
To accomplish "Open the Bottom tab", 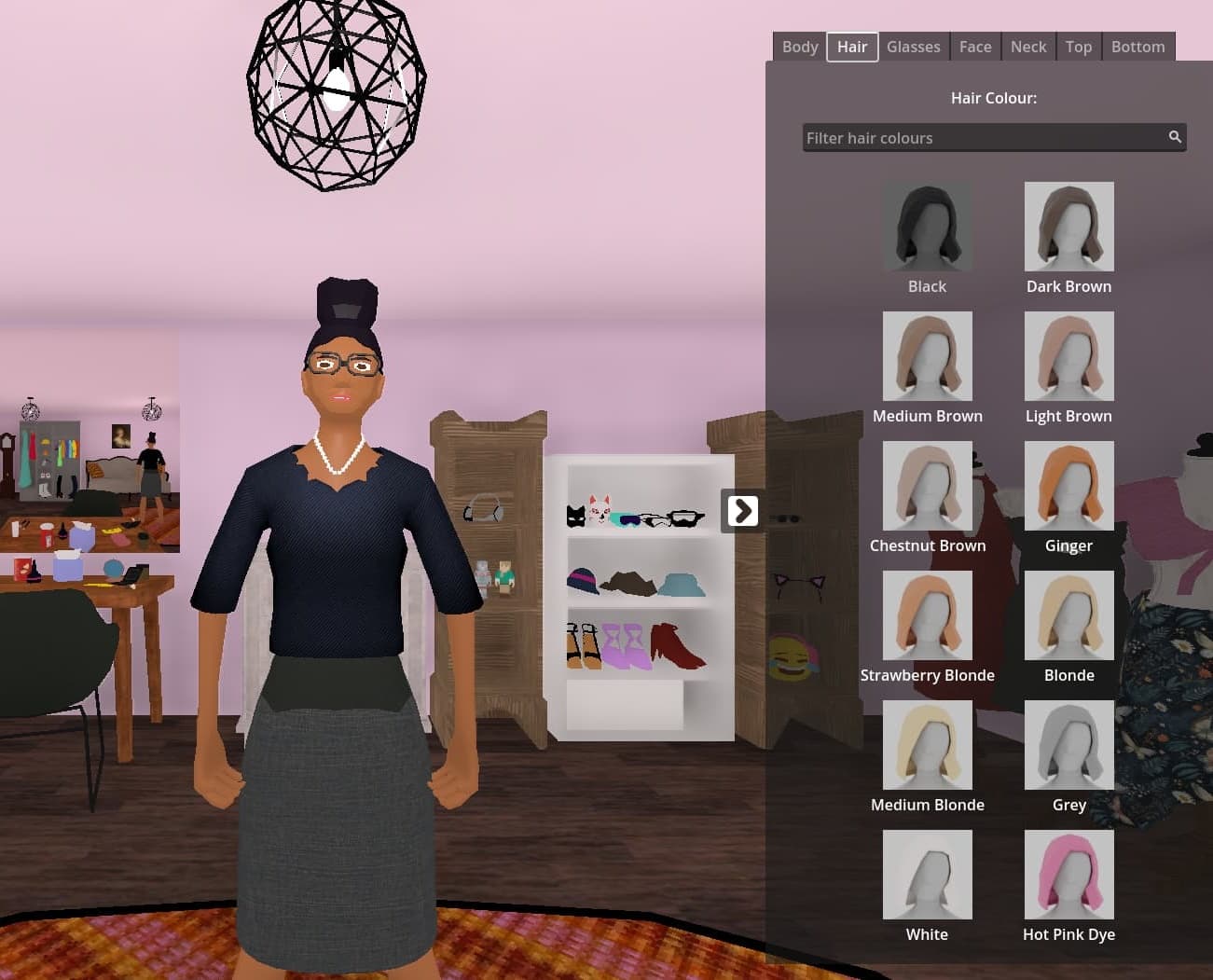I will tap(1138, 46).
